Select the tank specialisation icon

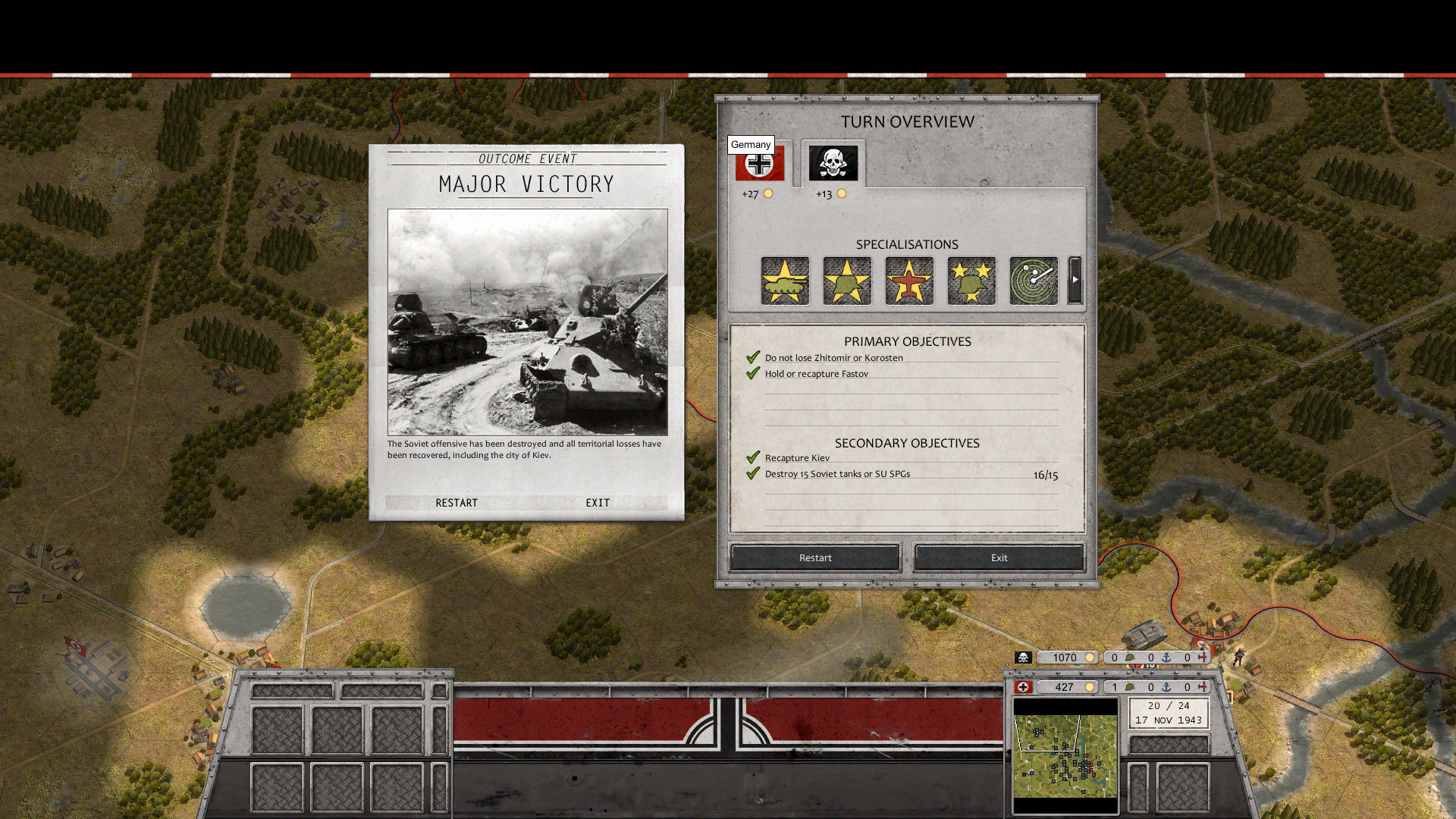click(785, 281)
